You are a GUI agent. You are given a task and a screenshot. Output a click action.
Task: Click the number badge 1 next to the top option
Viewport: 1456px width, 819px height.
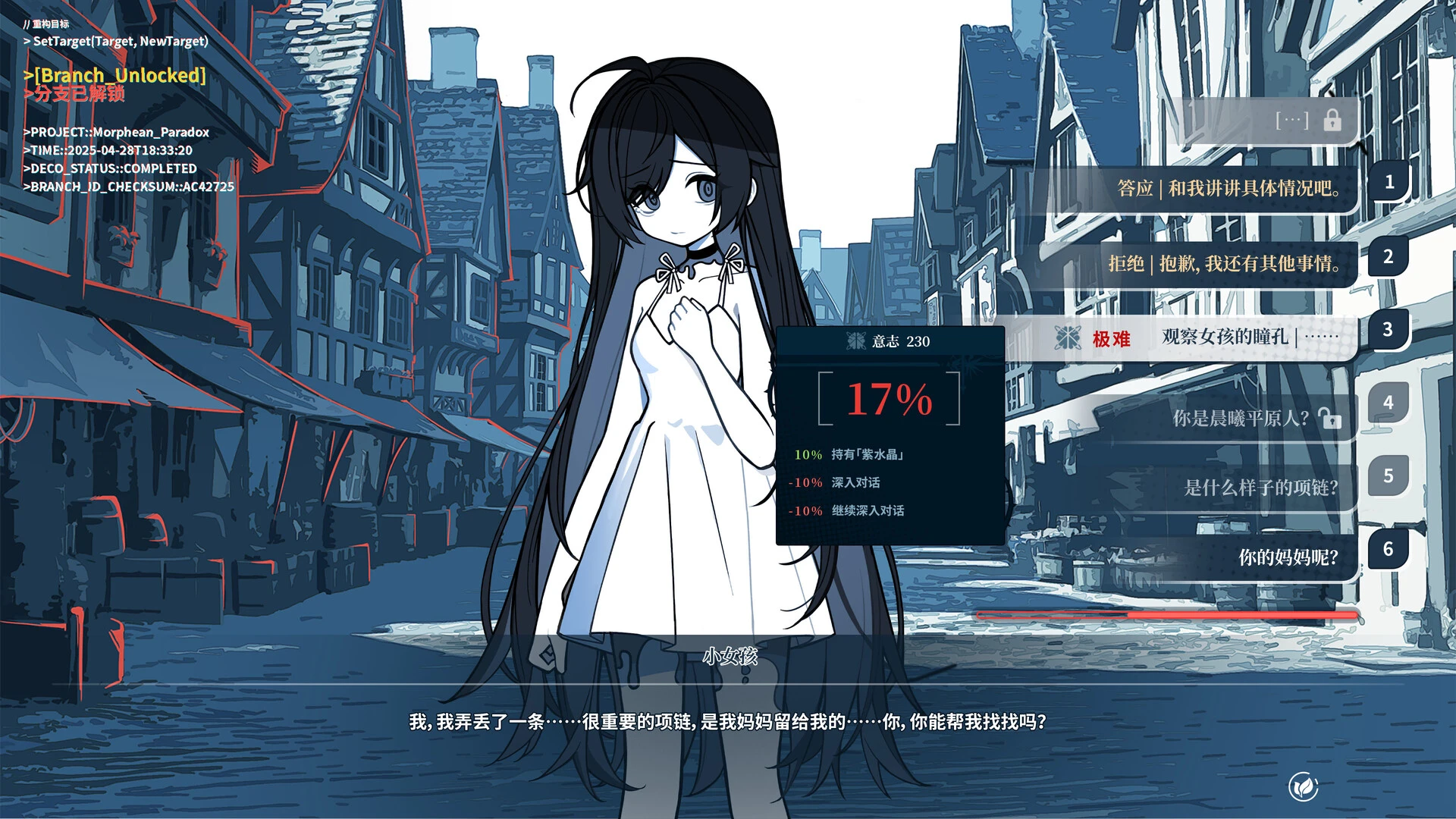point(1388,182)
